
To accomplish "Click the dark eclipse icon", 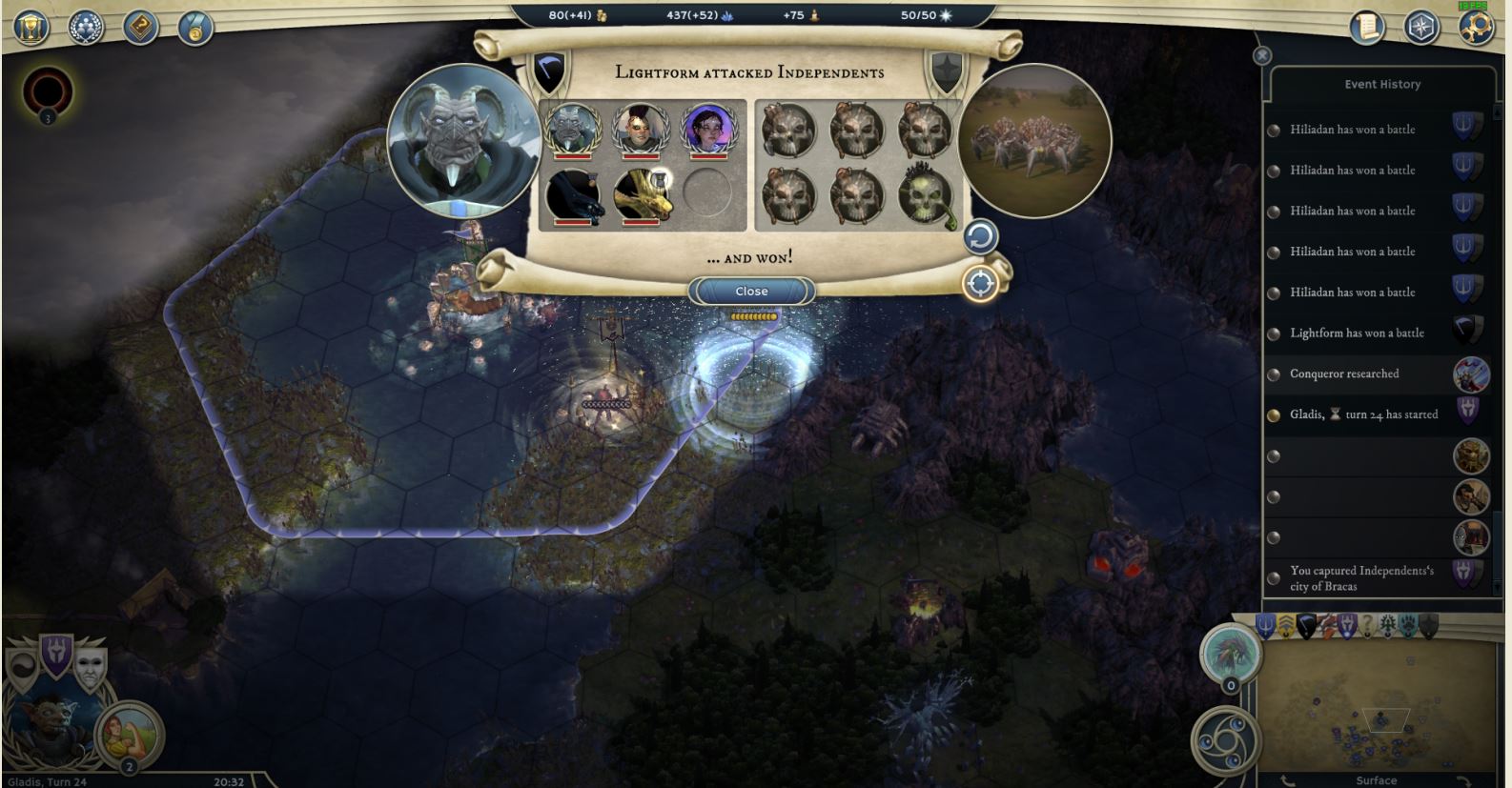I will tap(47, 92).
